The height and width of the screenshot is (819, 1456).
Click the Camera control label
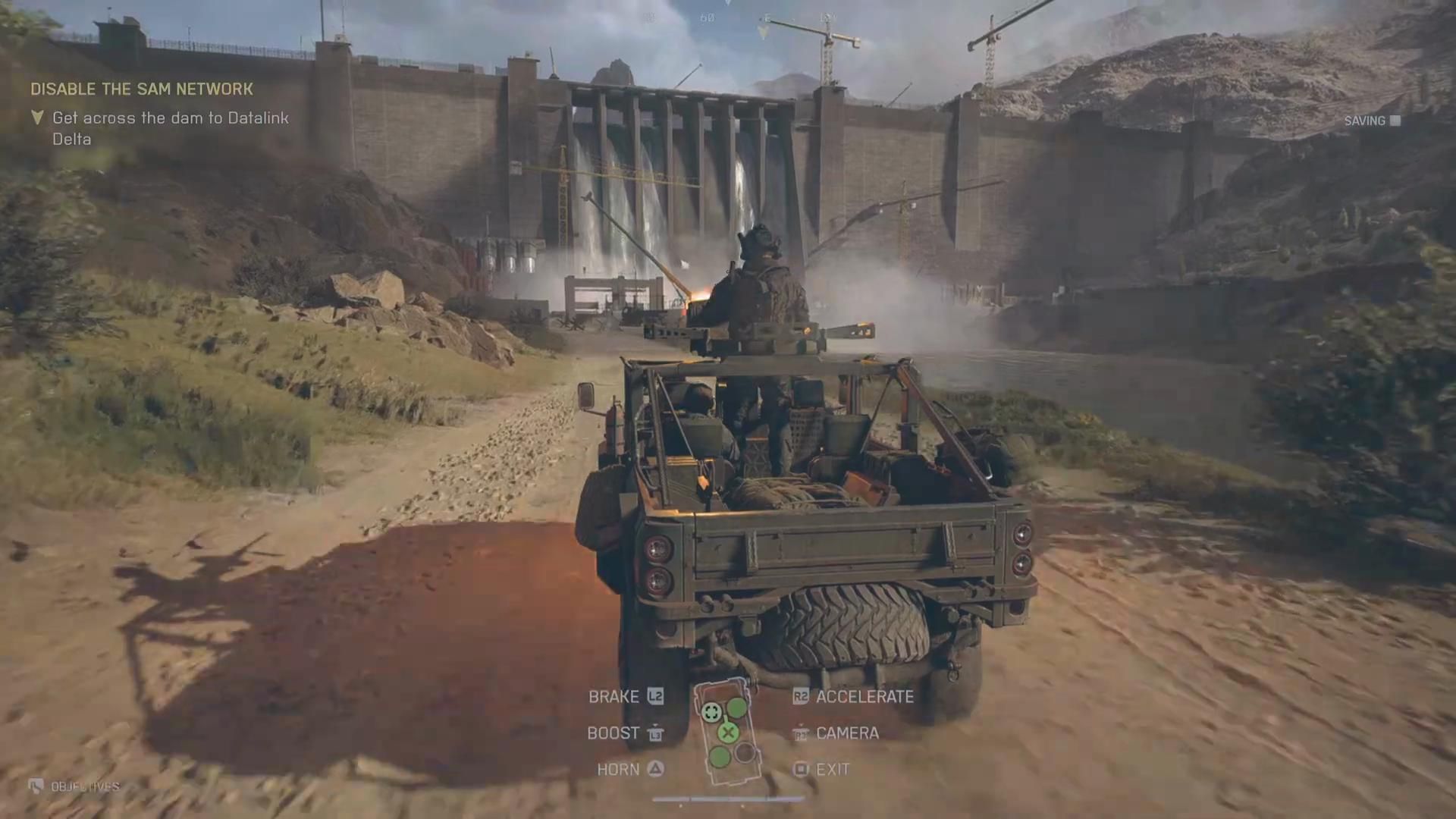point(847,733)
